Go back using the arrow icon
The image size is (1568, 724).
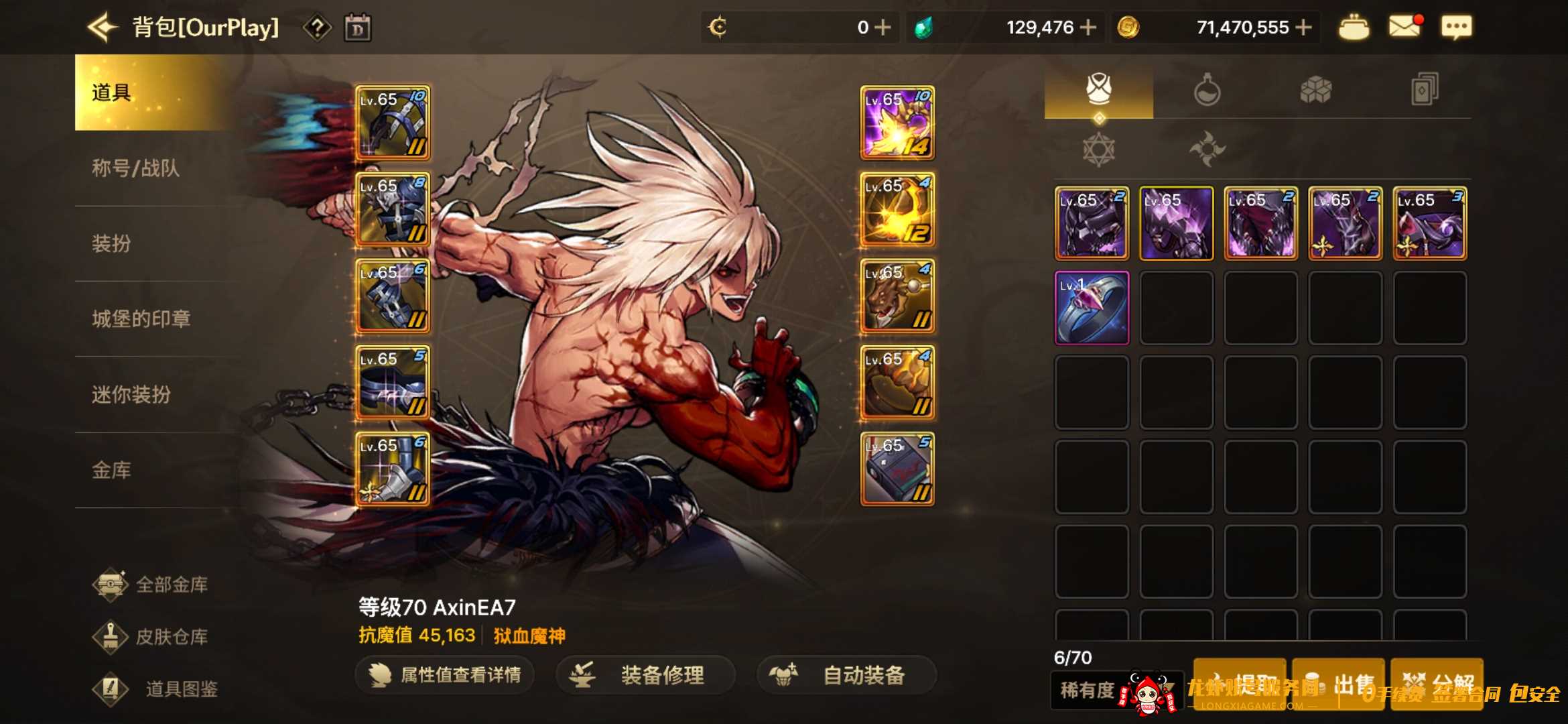tap(103, 27)
